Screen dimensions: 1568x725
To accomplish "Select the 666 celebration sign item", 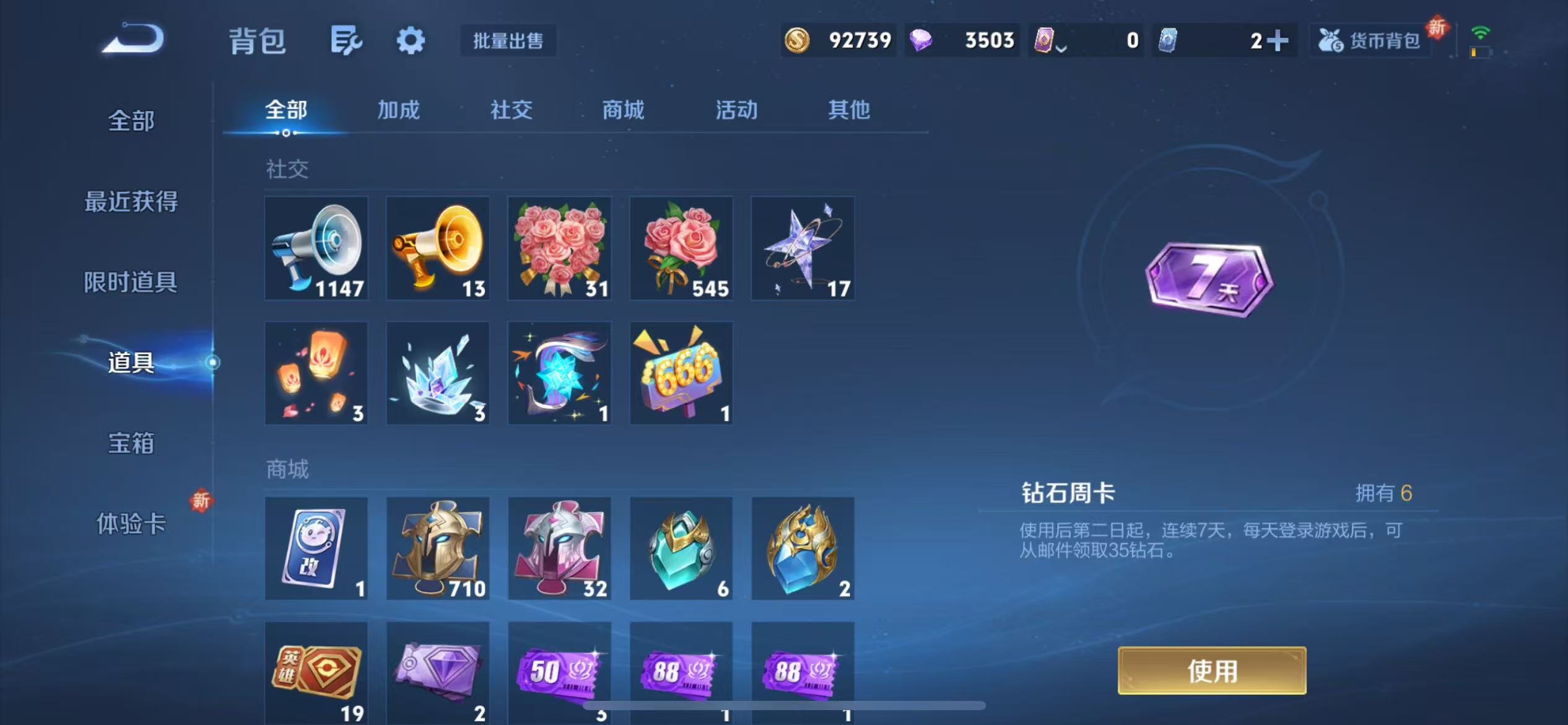I will pyautogui.click(x=681, y=372).
